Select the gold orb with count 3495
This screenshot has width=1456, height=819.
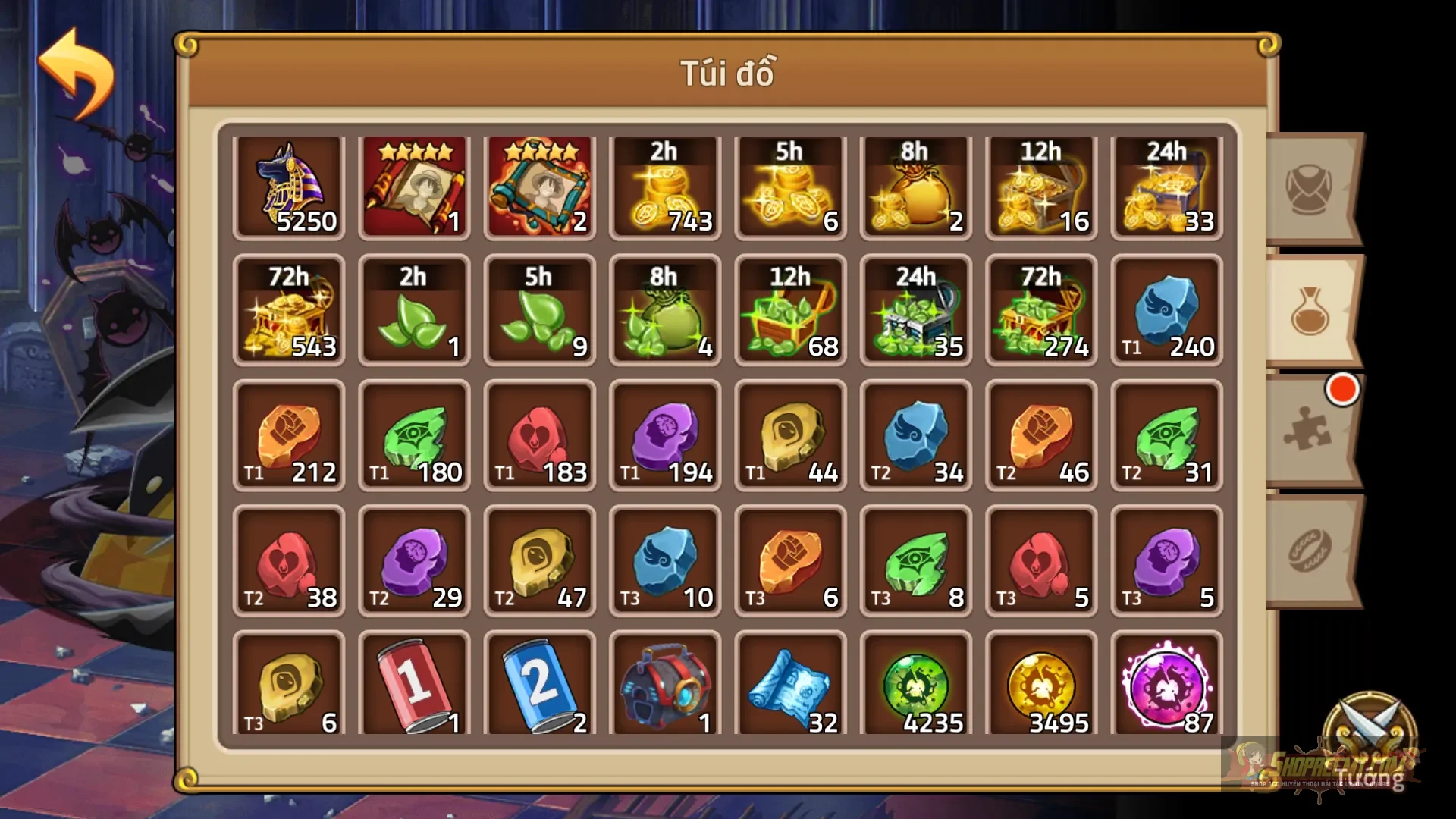click(x=1040, y=686)
